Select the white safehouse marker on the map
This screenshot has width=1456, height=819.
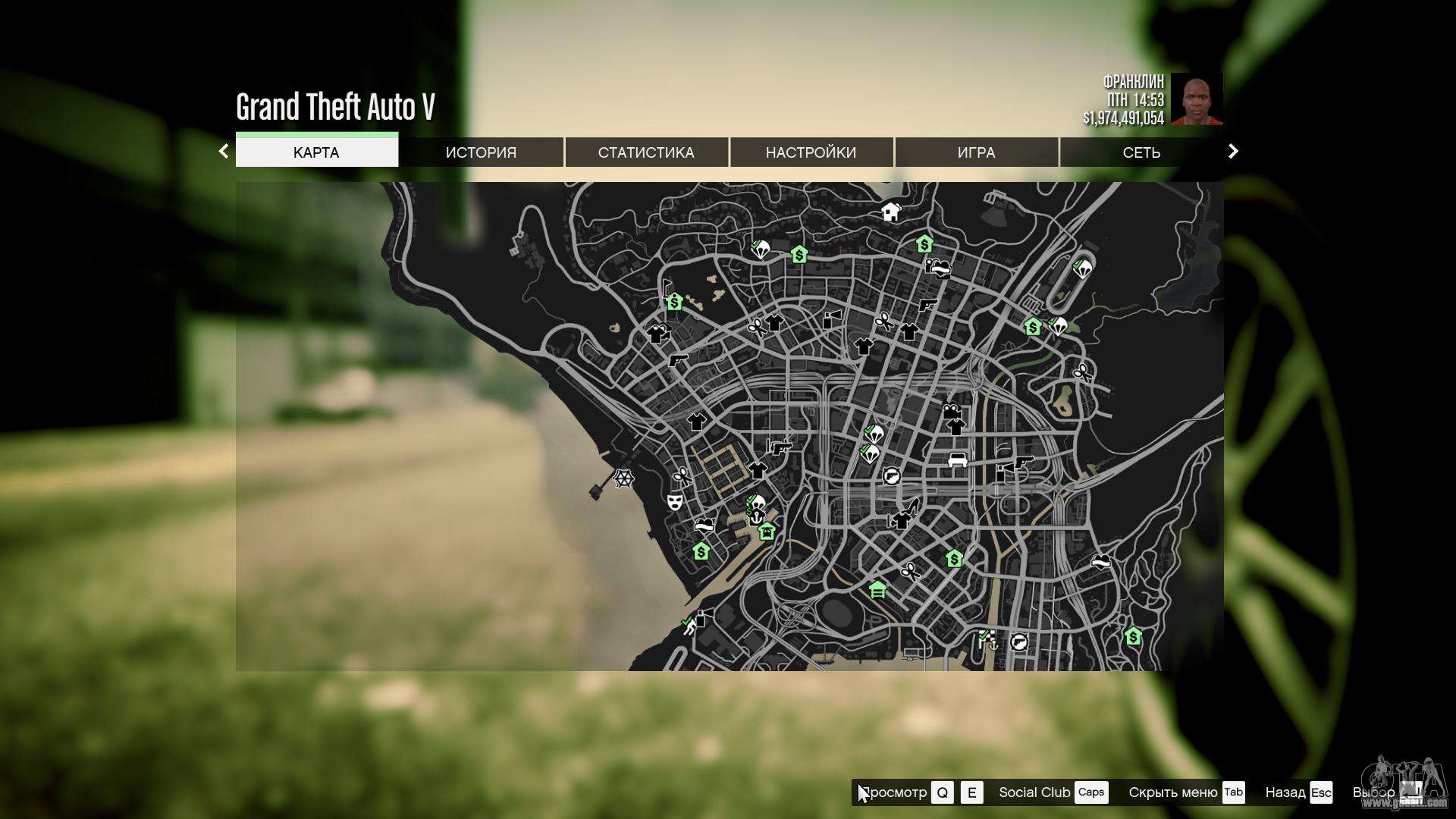pos(890,212)
